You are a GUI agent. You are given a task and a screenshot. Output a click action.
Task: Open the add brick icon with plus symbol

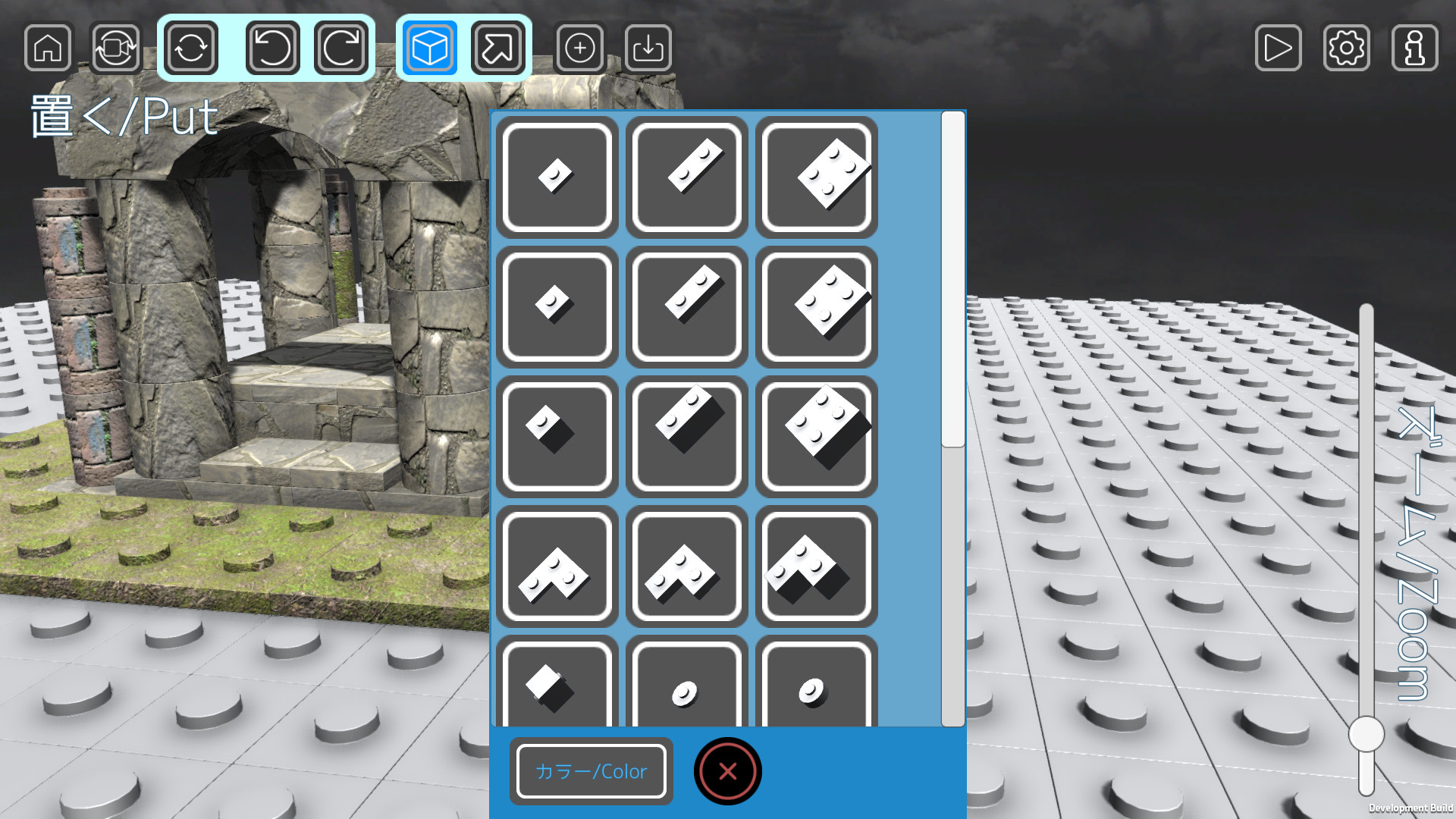tap(579, 48)
